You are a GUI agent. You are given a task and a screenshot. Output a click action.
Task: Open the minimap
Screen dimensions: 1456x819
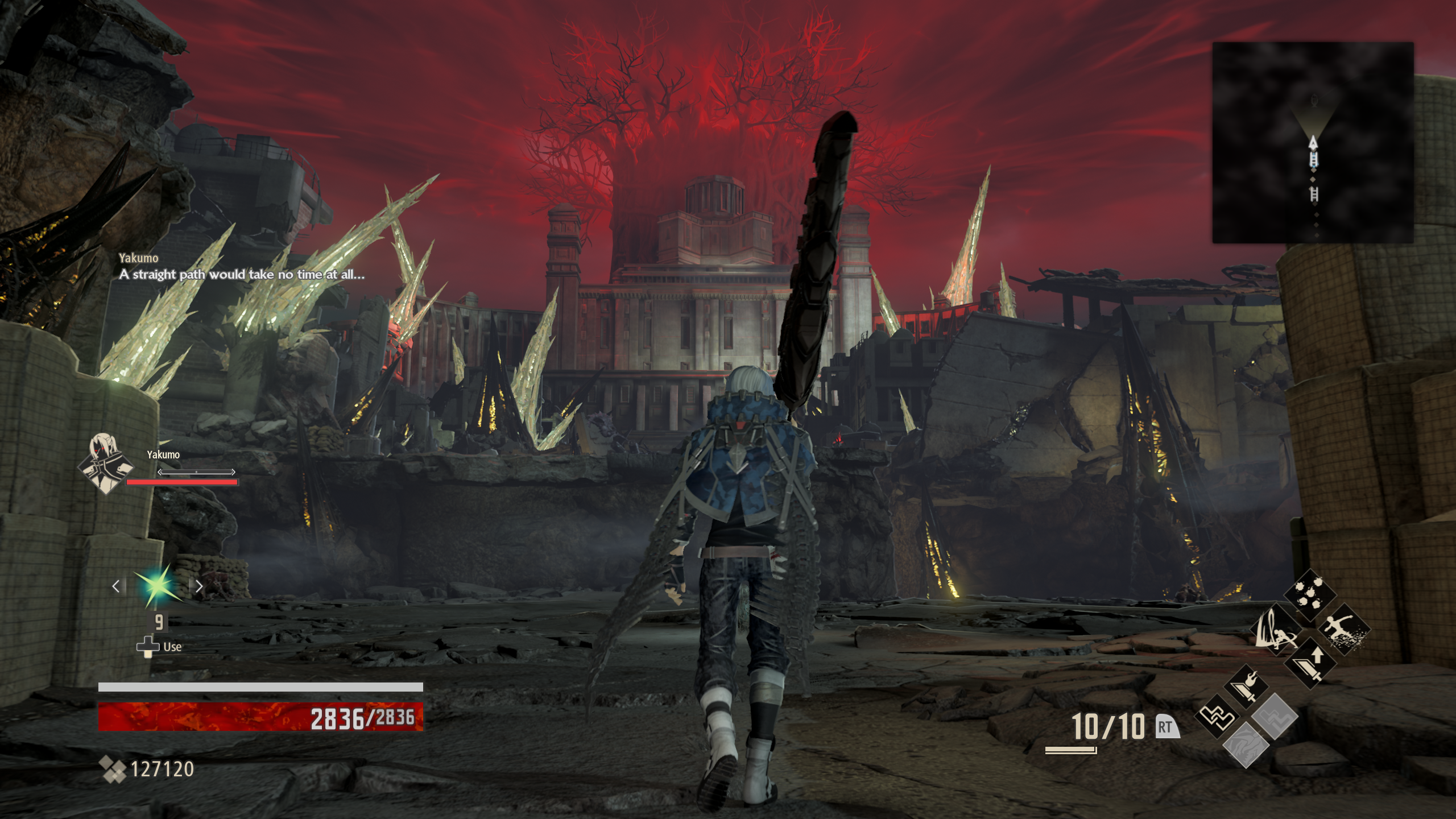pos(1313,142)
